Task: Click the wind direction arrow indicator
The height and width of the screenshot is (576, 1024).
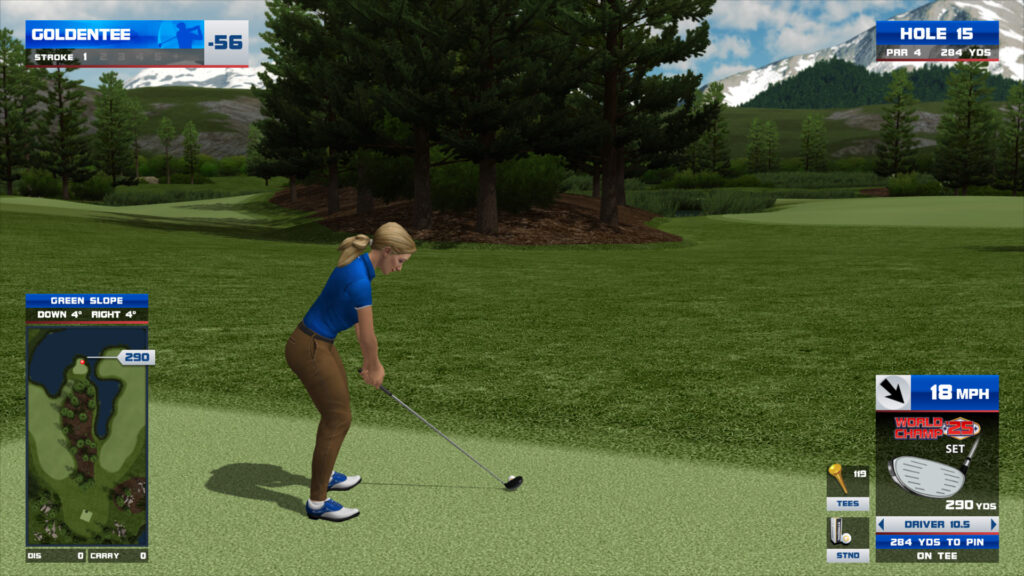Action: point(893,392)
